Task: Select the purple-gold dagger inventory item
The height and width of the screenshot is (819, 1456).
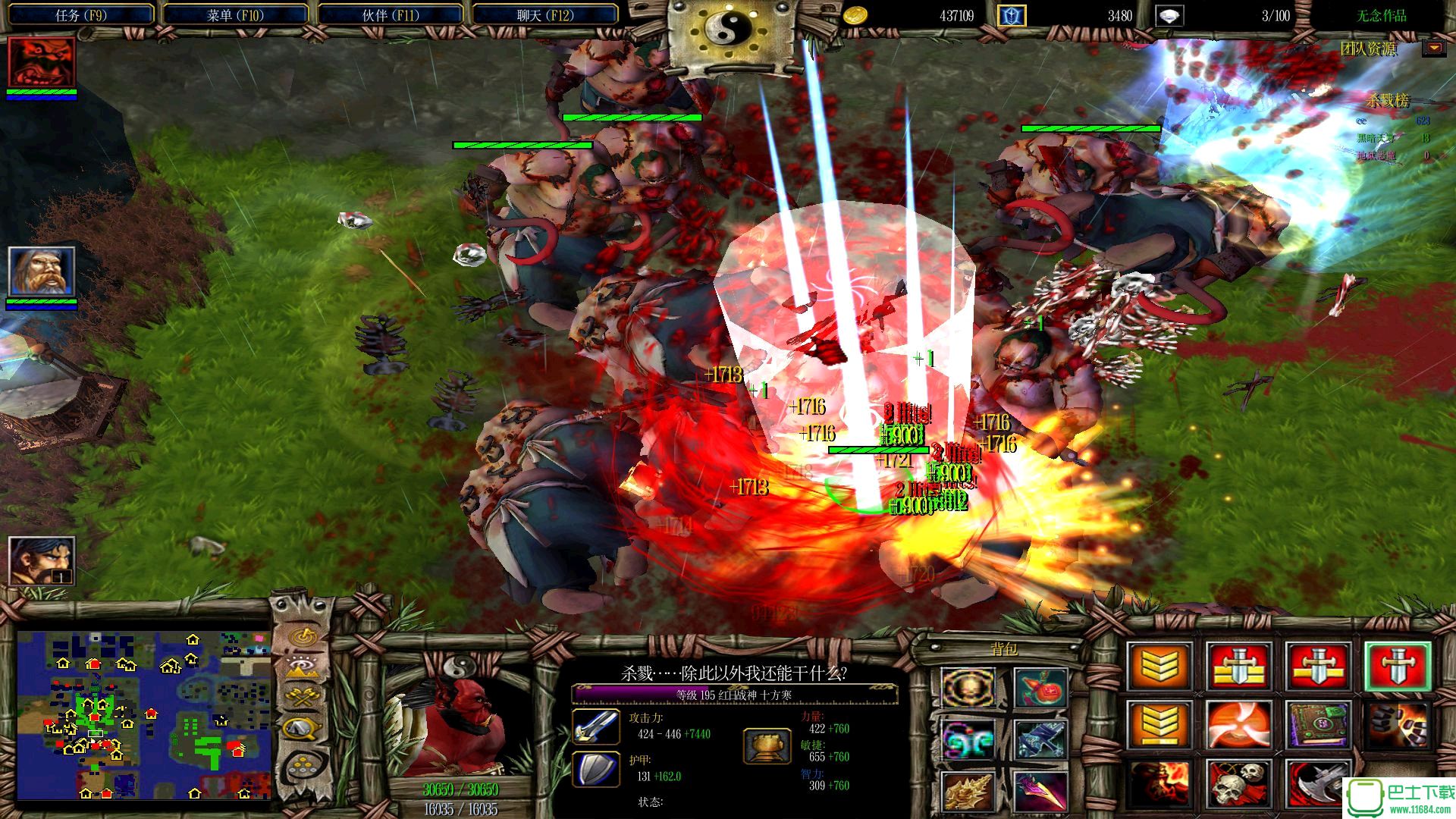Action: pyautogui.click(x=1040, y=790)
